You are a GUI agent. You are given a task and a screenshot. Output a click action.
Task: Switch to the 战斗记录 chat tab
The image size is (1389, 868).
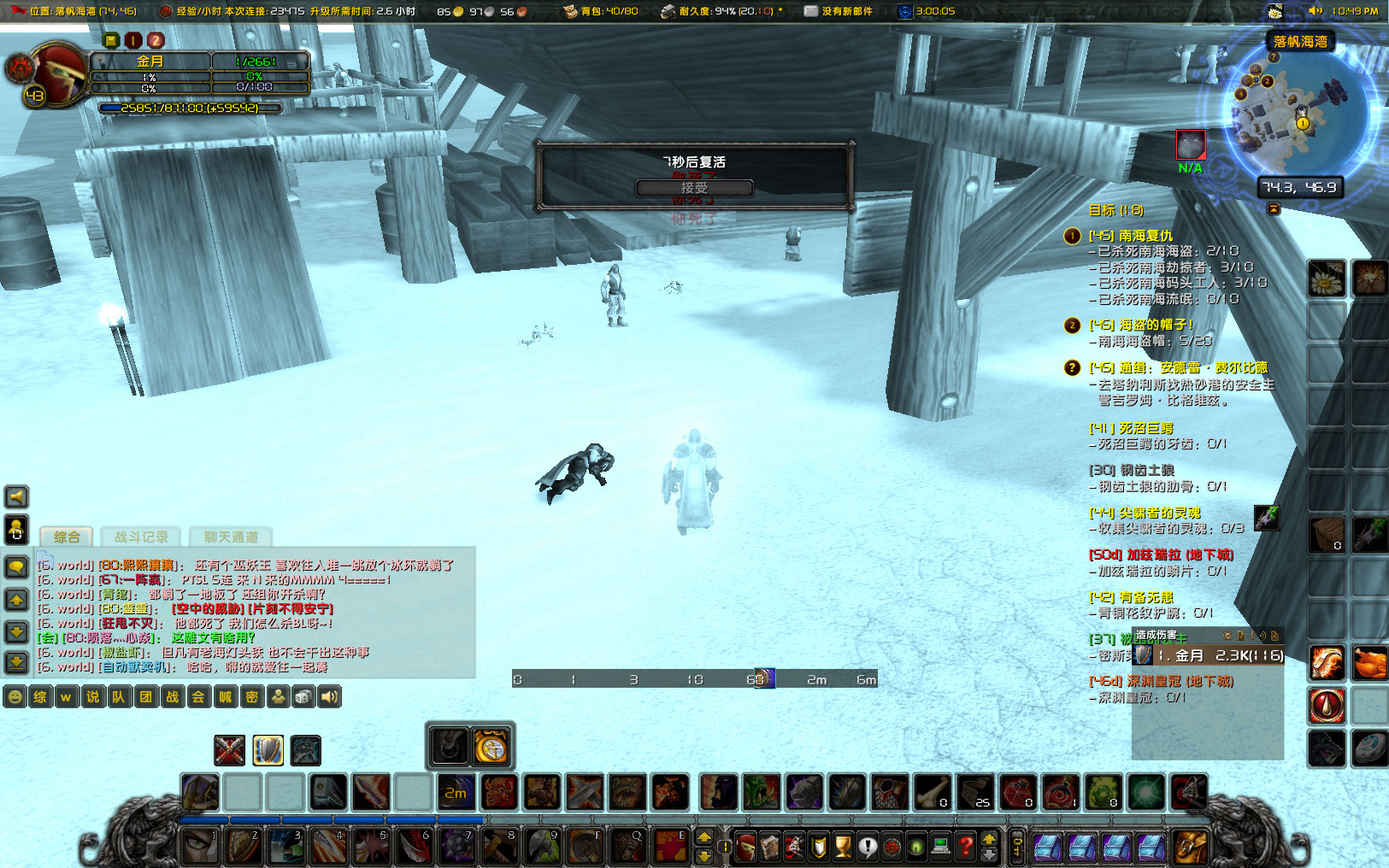click(x=141, y=537)
